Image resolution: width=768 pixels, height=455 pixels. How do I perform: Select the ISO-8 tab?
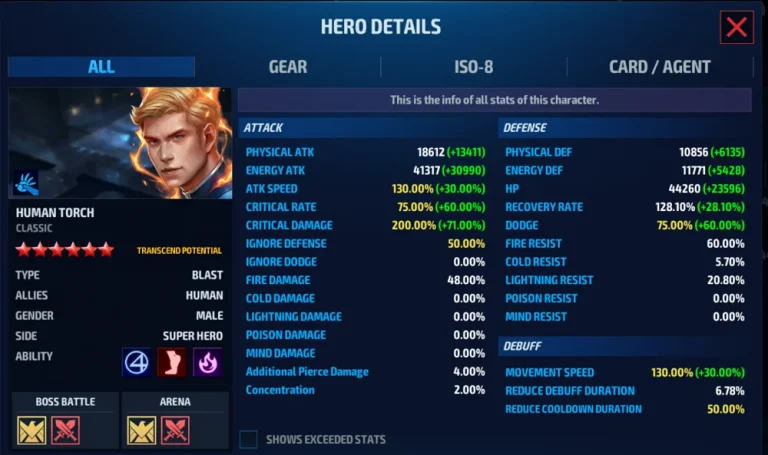(474, 67)
